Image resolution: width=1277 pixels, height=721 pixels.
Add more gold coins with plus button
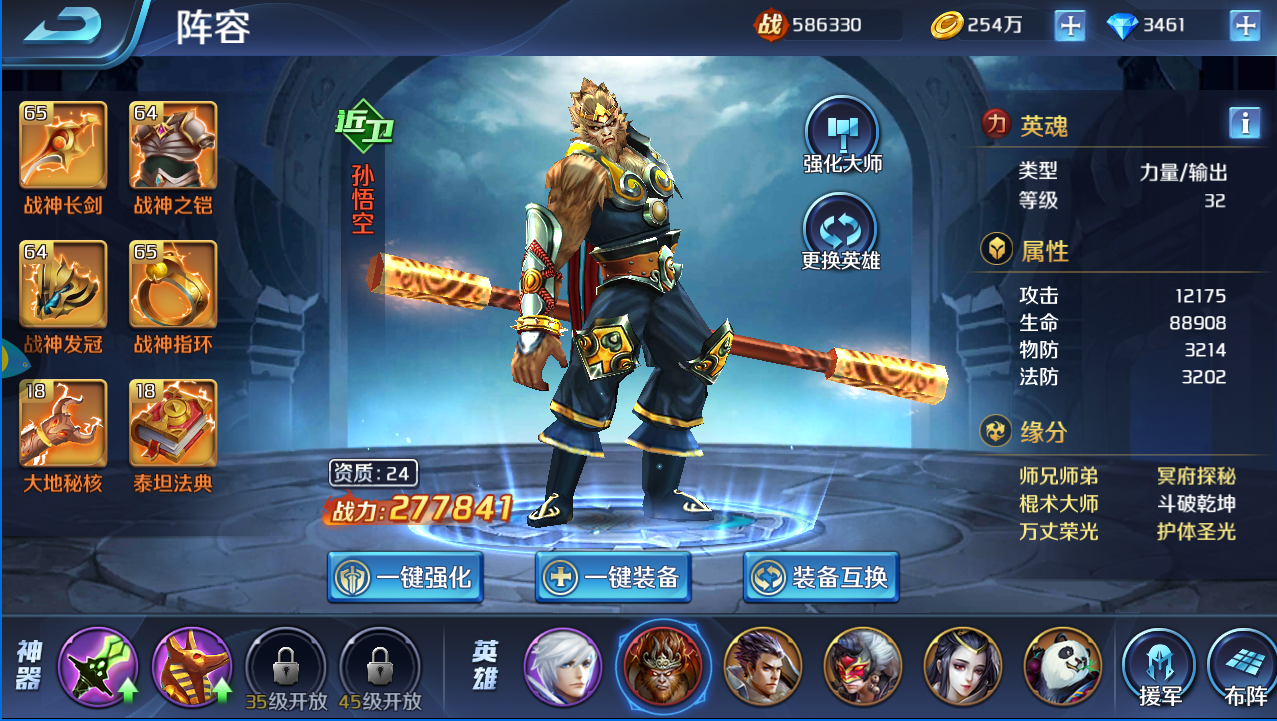pyautogui.click(x=1069, y=25)
